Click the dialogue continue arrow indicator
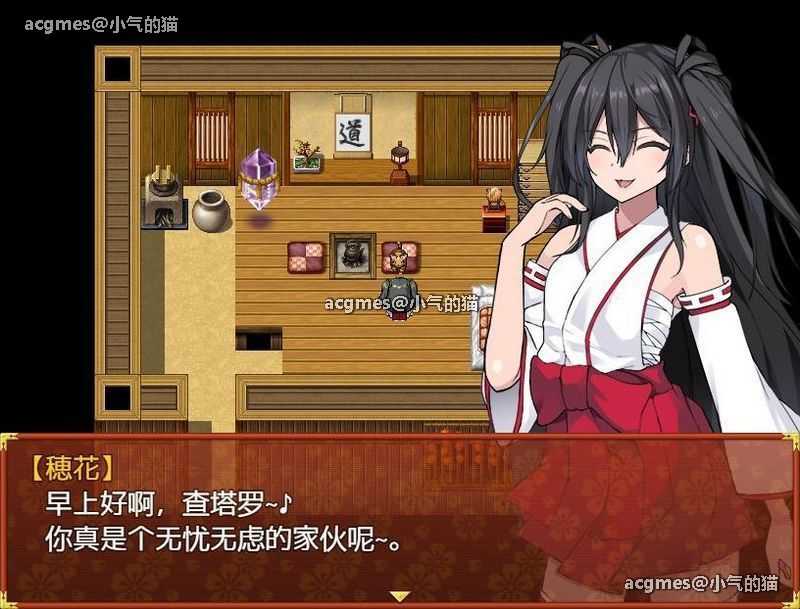 400,596
